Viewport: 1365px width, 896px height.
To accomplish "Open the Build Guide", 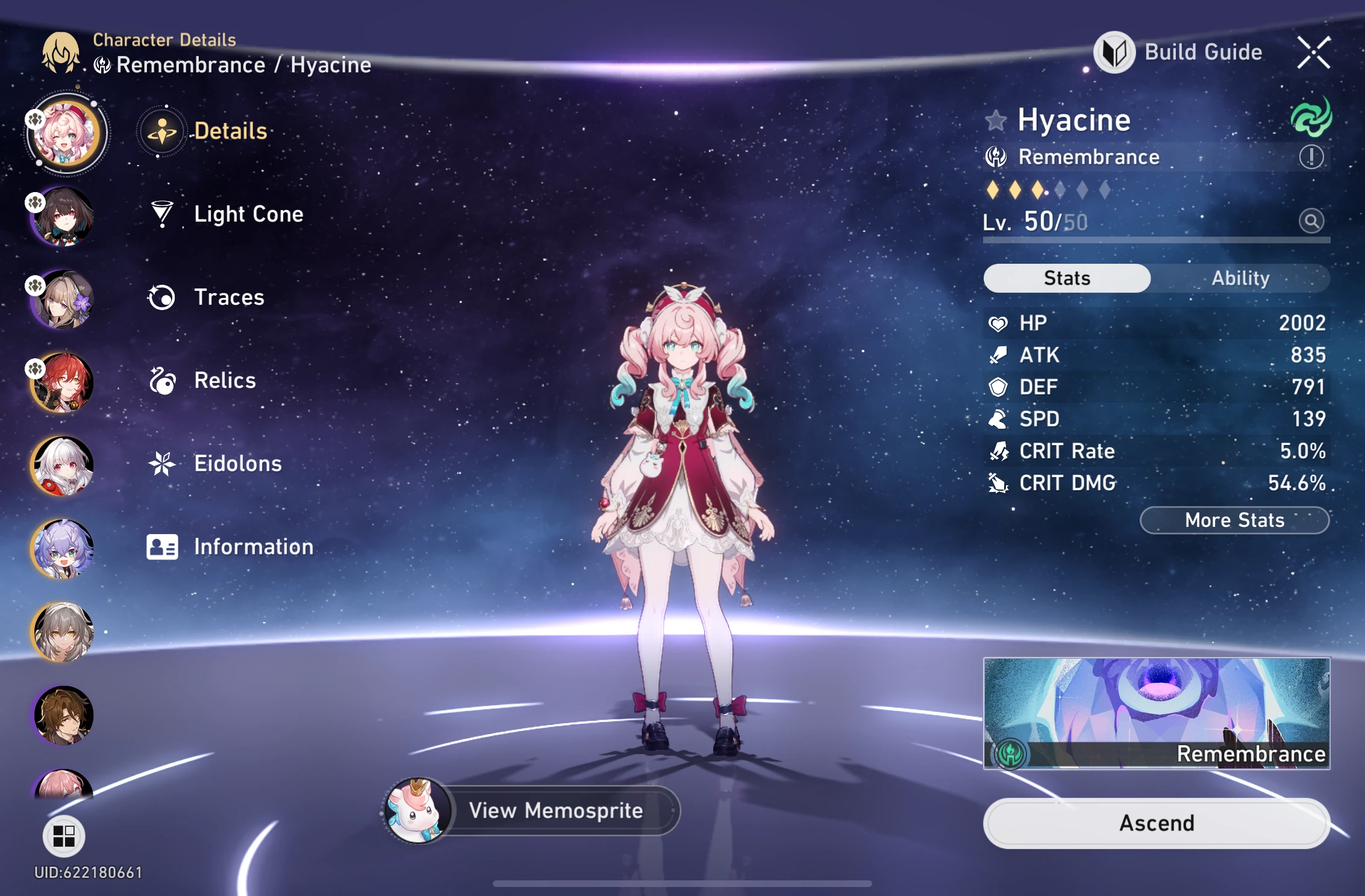I will [x=1202, y=52].
